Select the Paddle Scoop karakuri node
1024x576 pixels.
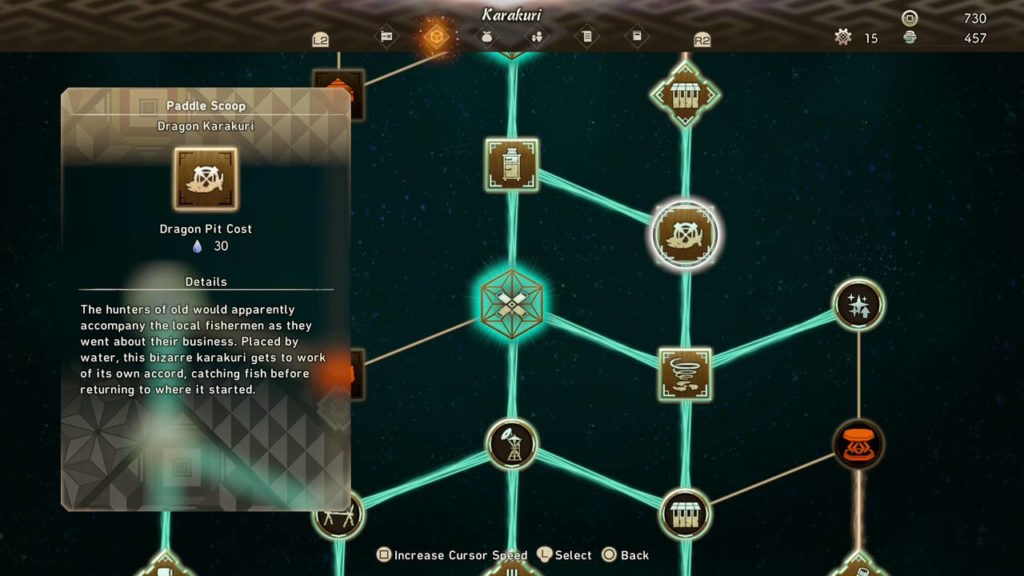tap(685, 234)
